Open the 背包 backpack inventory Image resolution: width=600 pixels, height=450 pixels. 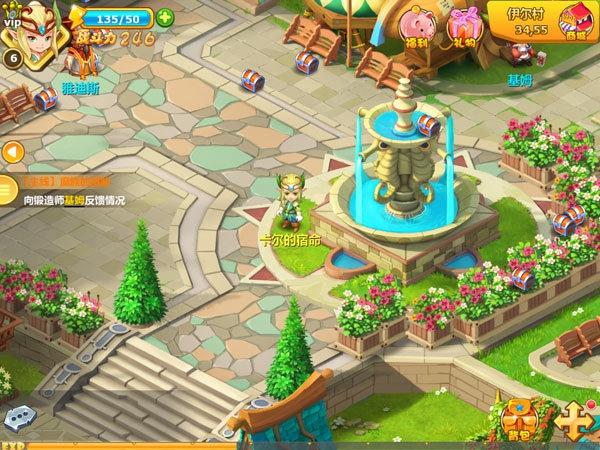tap(517, 419)
